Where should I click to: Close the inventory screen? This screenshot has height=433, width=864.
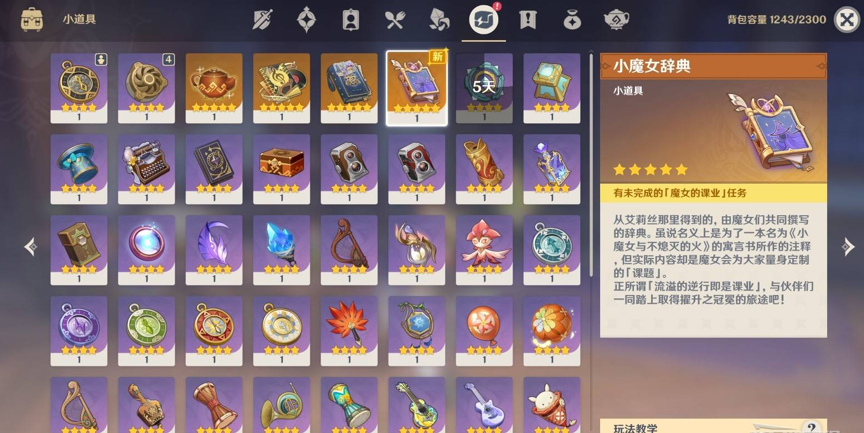coord(846,19)
